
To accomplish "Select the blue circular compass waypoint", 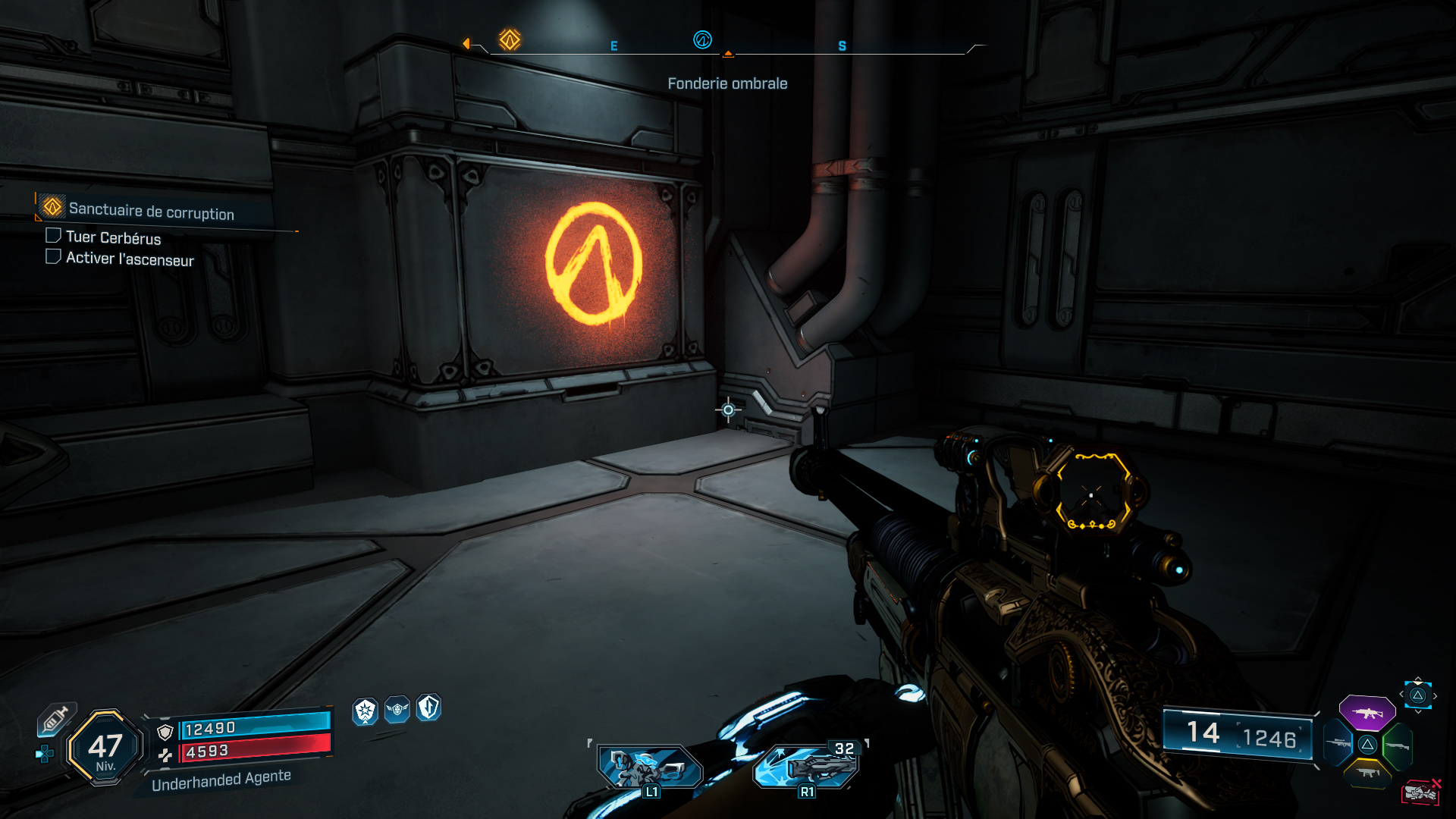I will click(702, 39).
